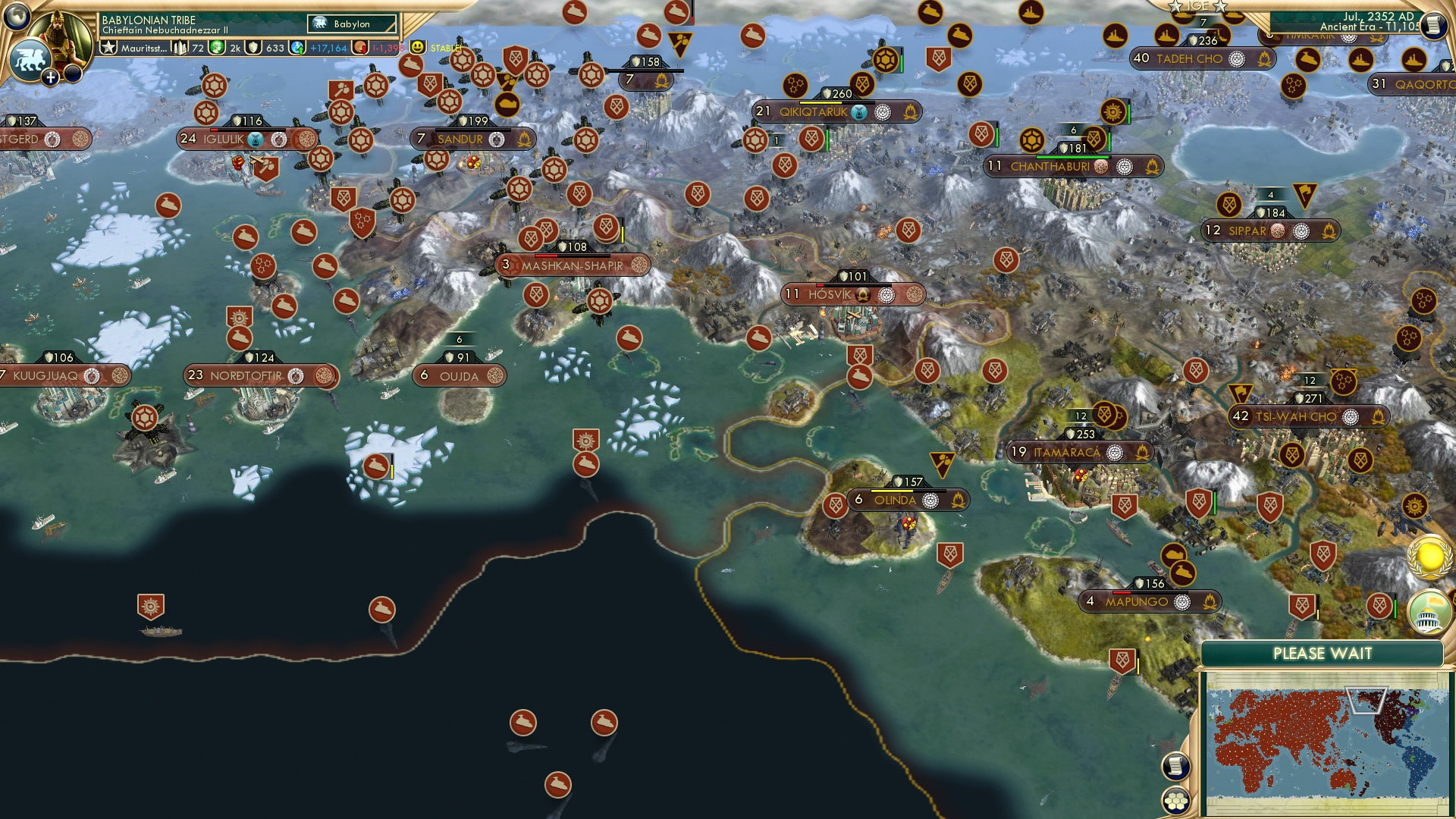Click the Capitol diplomacy overview icon

point(1426,612)
